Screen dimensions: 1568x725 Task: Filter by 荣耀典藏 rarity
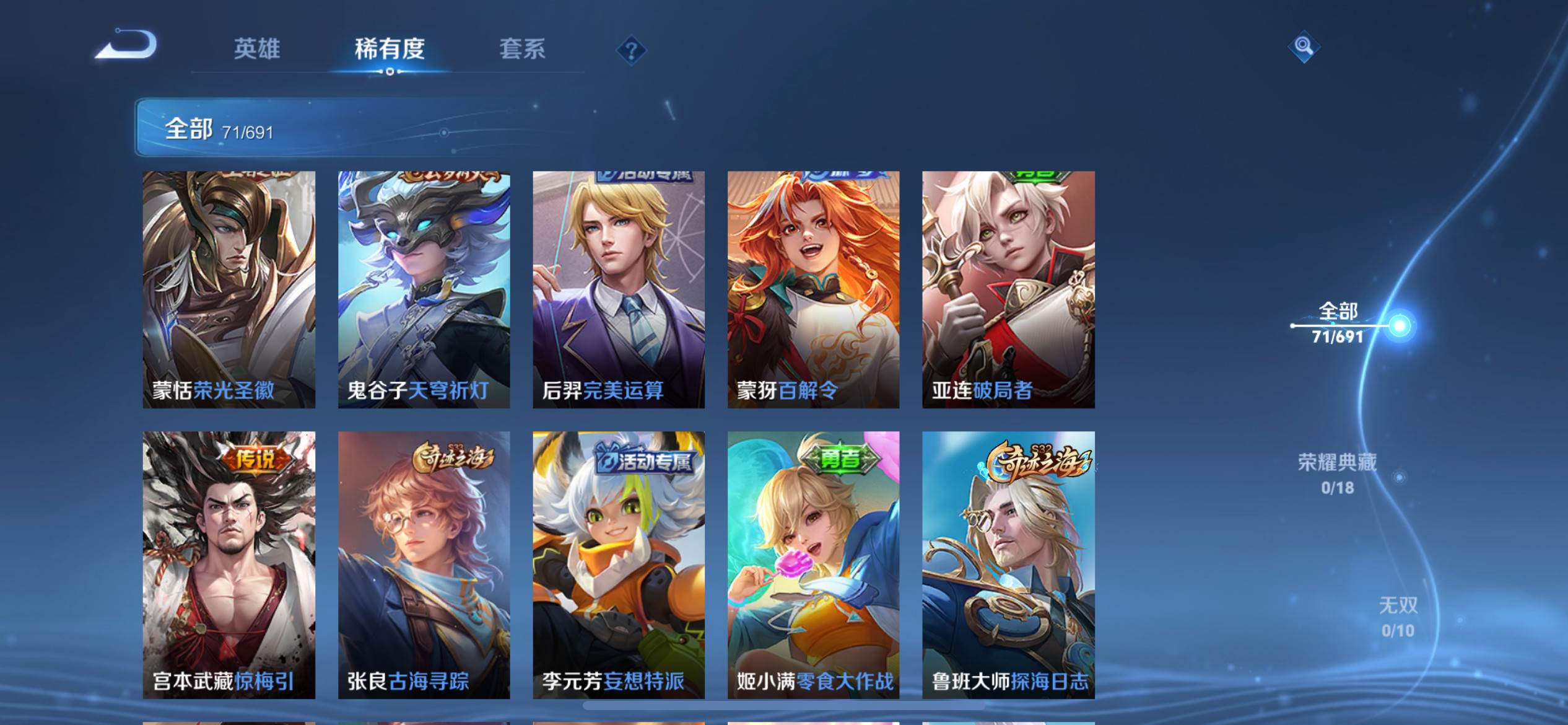1337,473
